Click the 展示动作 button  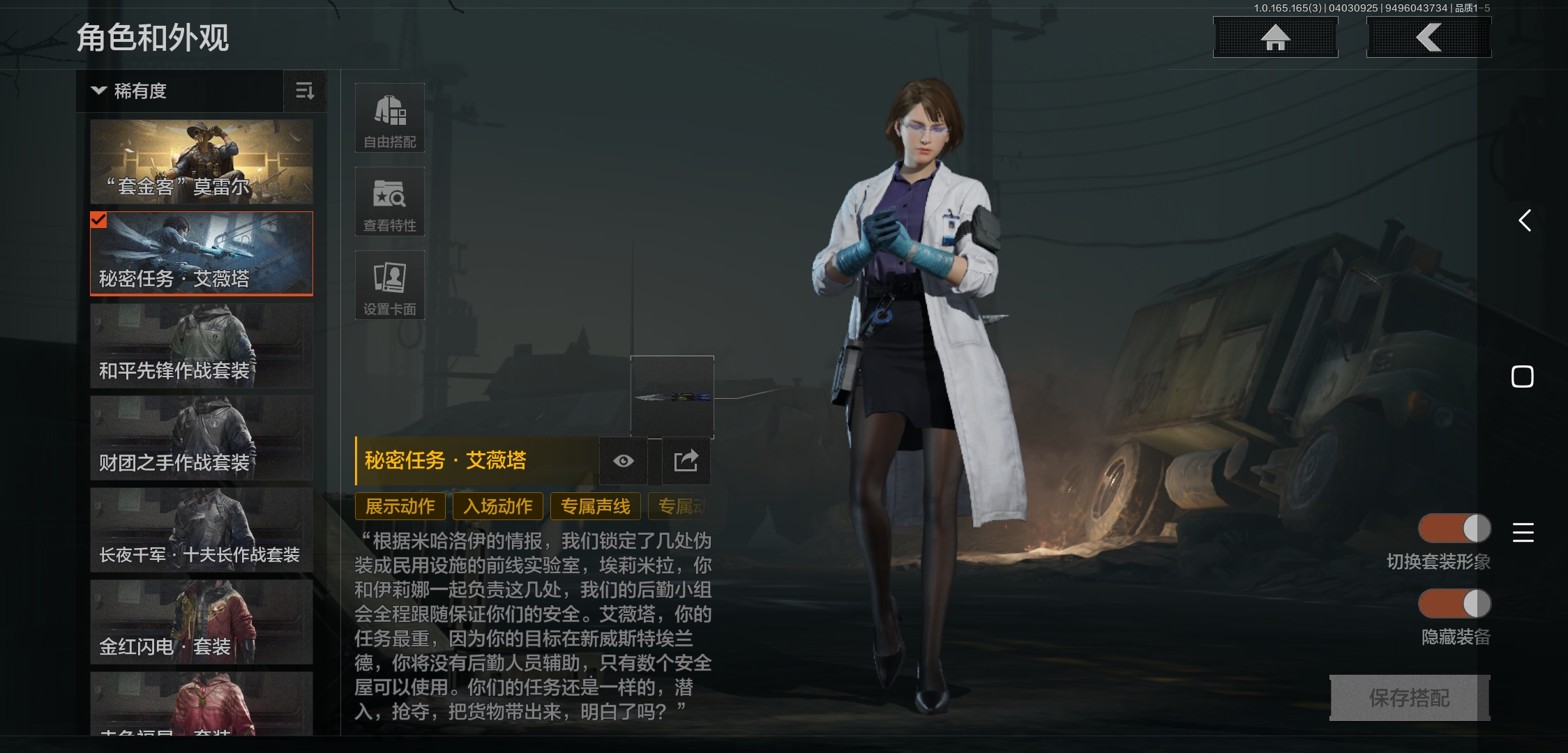tap(400, 506)
